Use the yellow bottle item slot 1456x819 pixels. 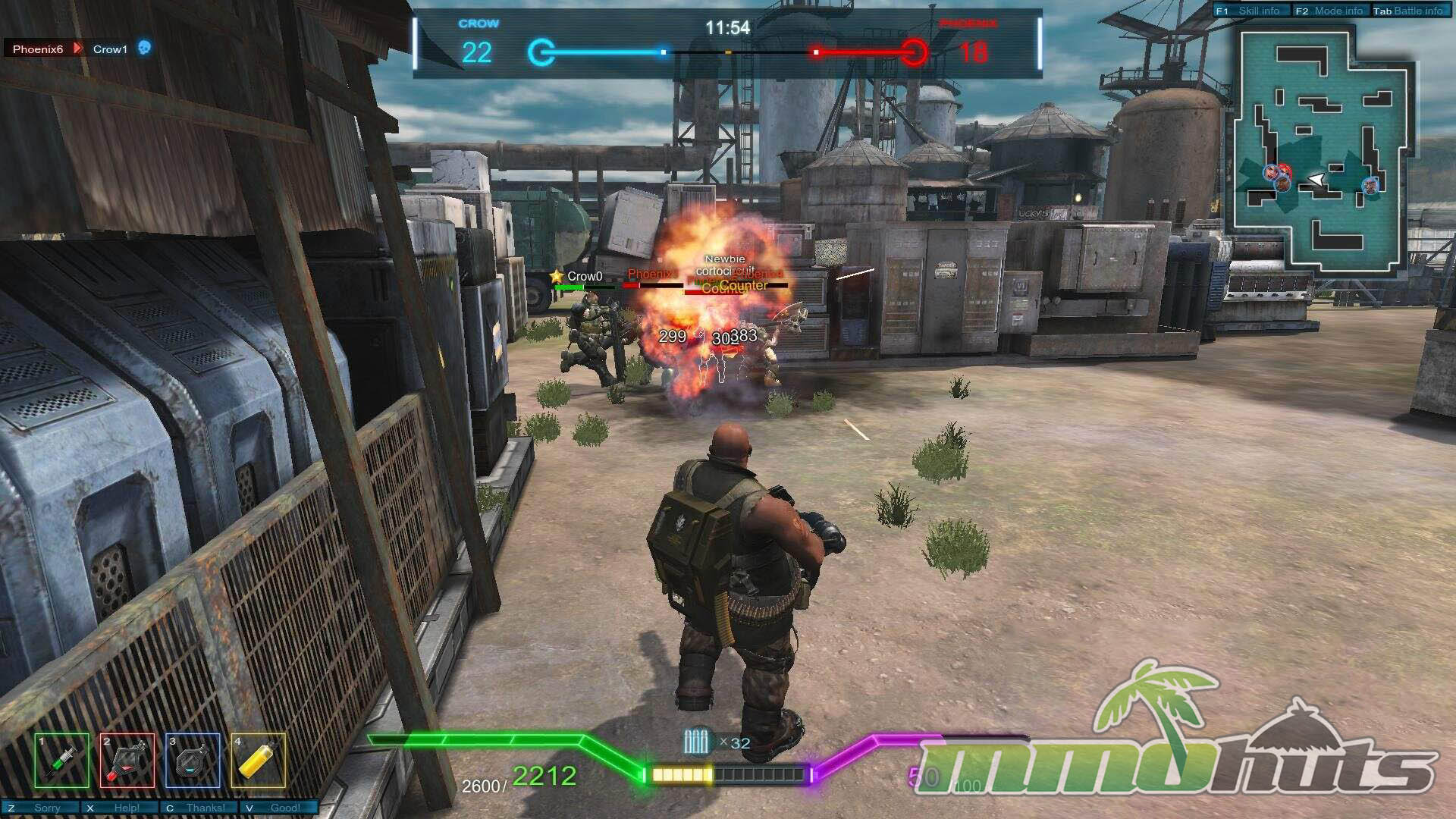(259, 761)
